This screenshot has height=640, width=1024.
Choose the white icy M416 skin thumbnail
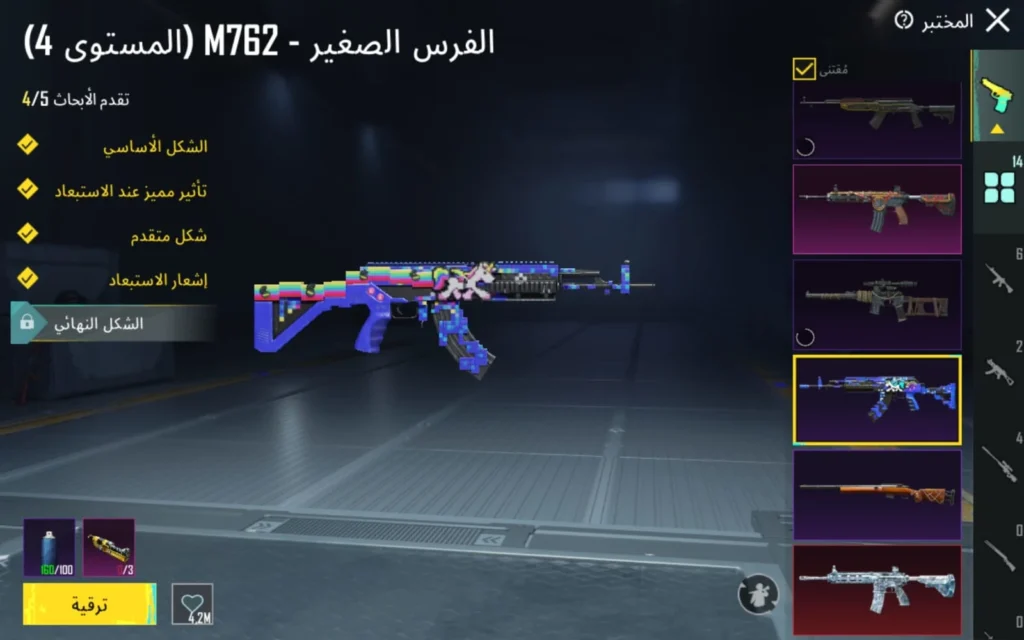(x=877, y=588)
